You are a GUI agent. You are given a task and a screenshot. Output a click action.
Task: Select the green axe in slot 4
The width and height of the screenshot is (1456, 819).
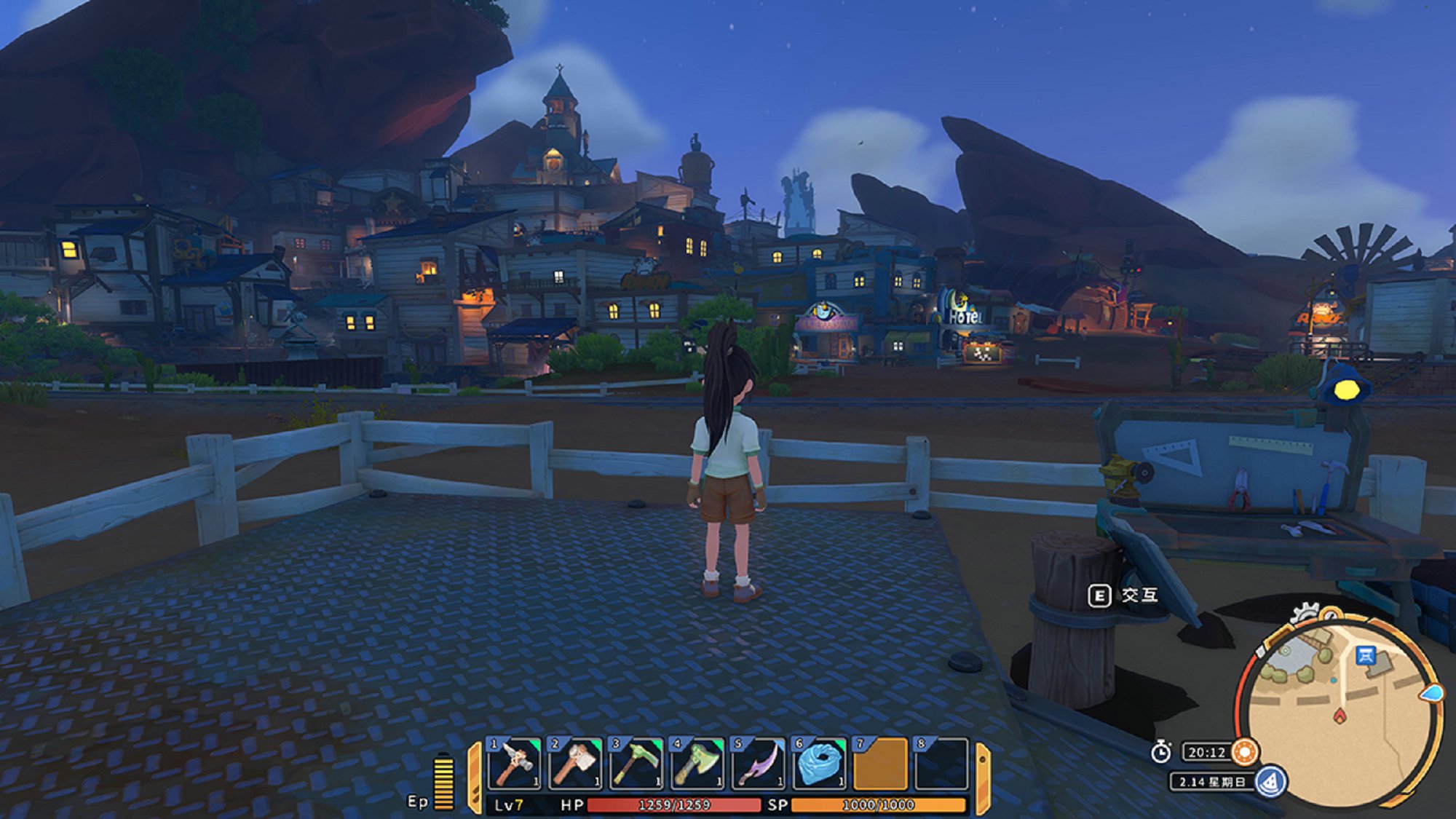[697, 764]
